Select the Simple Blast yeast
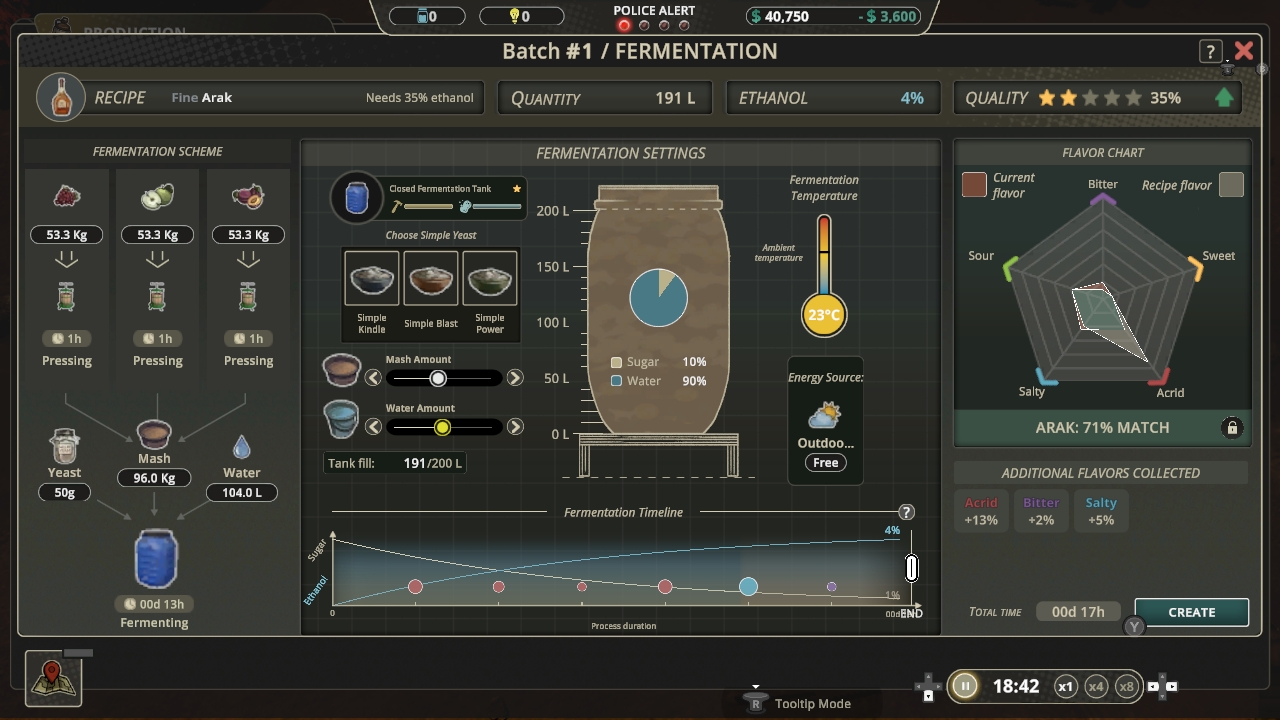The width and height of the screenshot is (1280, 720). point(430,279)
